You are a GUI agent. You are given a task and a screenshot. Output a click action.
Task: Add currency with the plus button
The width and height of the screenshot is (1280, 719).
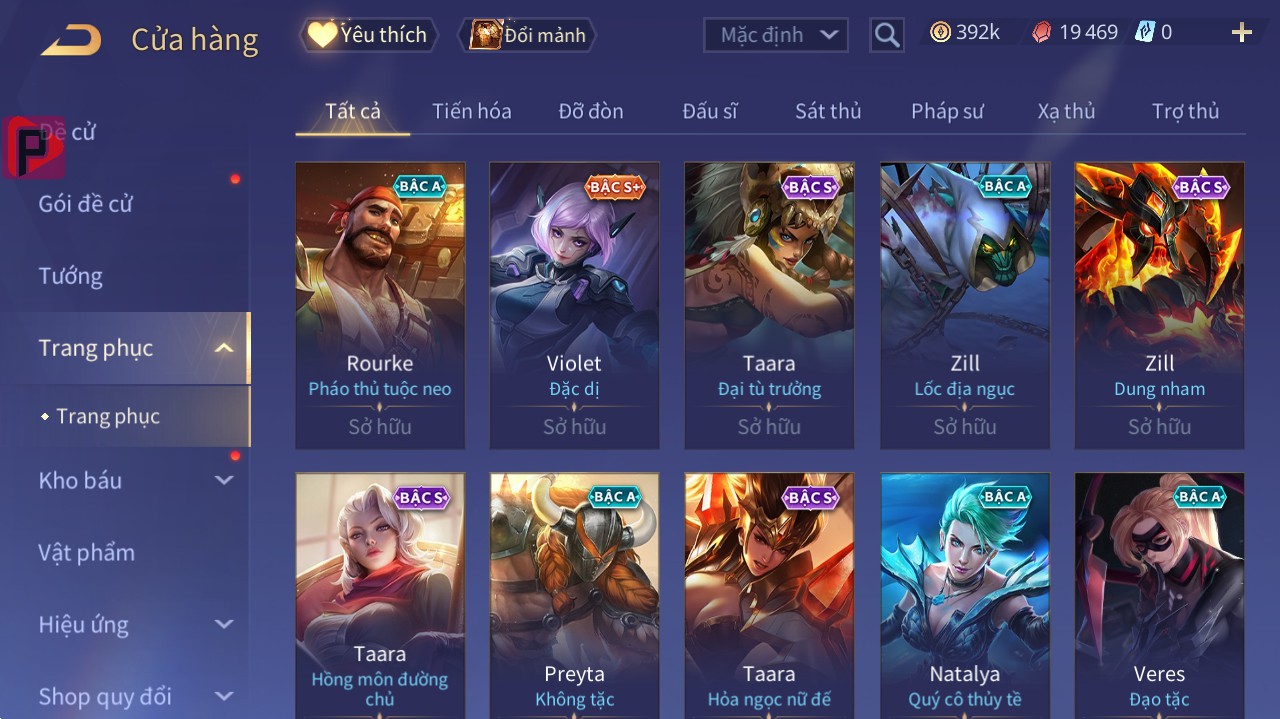coord(1241,33)
